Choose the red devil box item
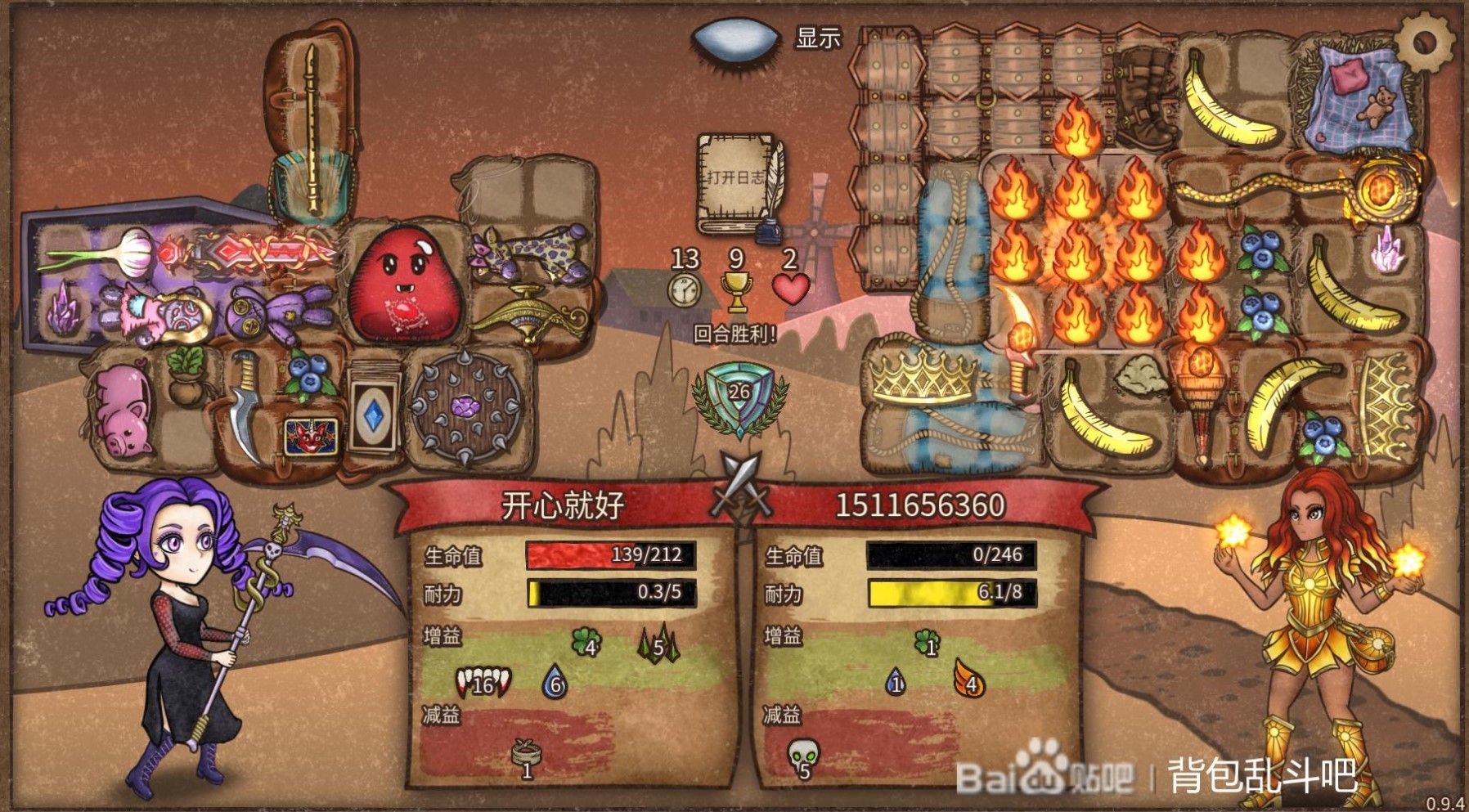This screenshot has width=1469, height=812. point(310,437)
